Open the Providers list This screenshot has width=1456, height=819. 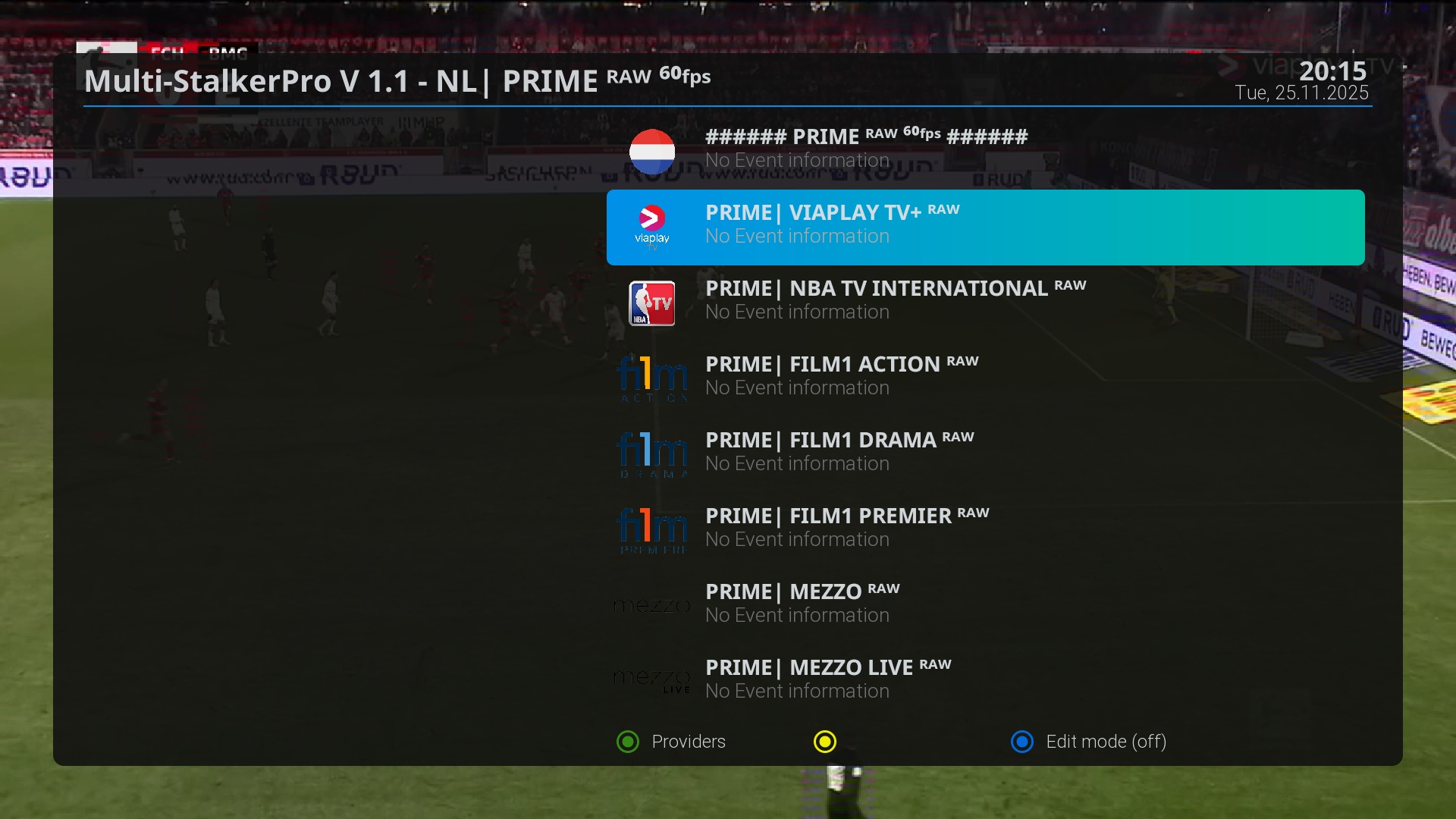pos(671,742)
